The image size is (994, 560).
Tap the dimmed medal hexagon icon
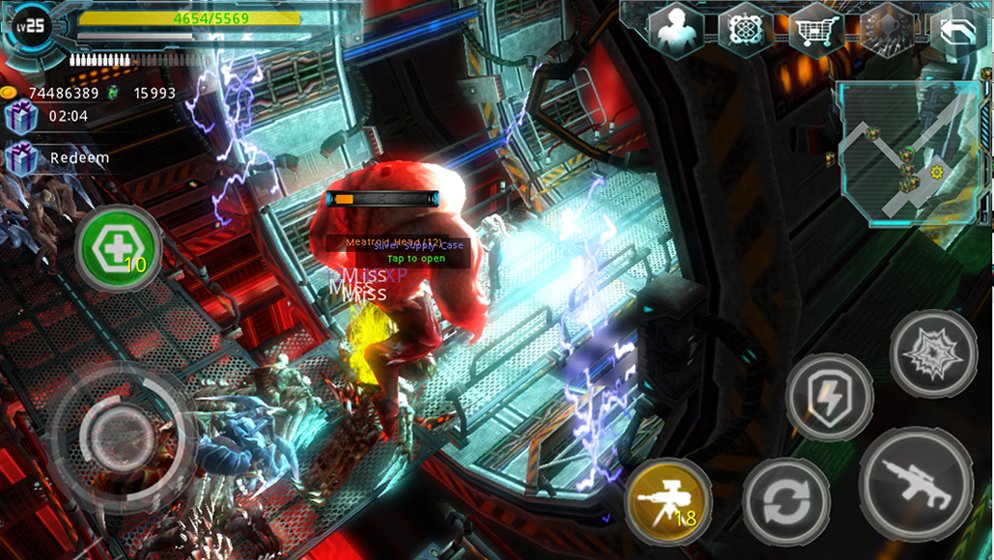click(x=884, y=29)
